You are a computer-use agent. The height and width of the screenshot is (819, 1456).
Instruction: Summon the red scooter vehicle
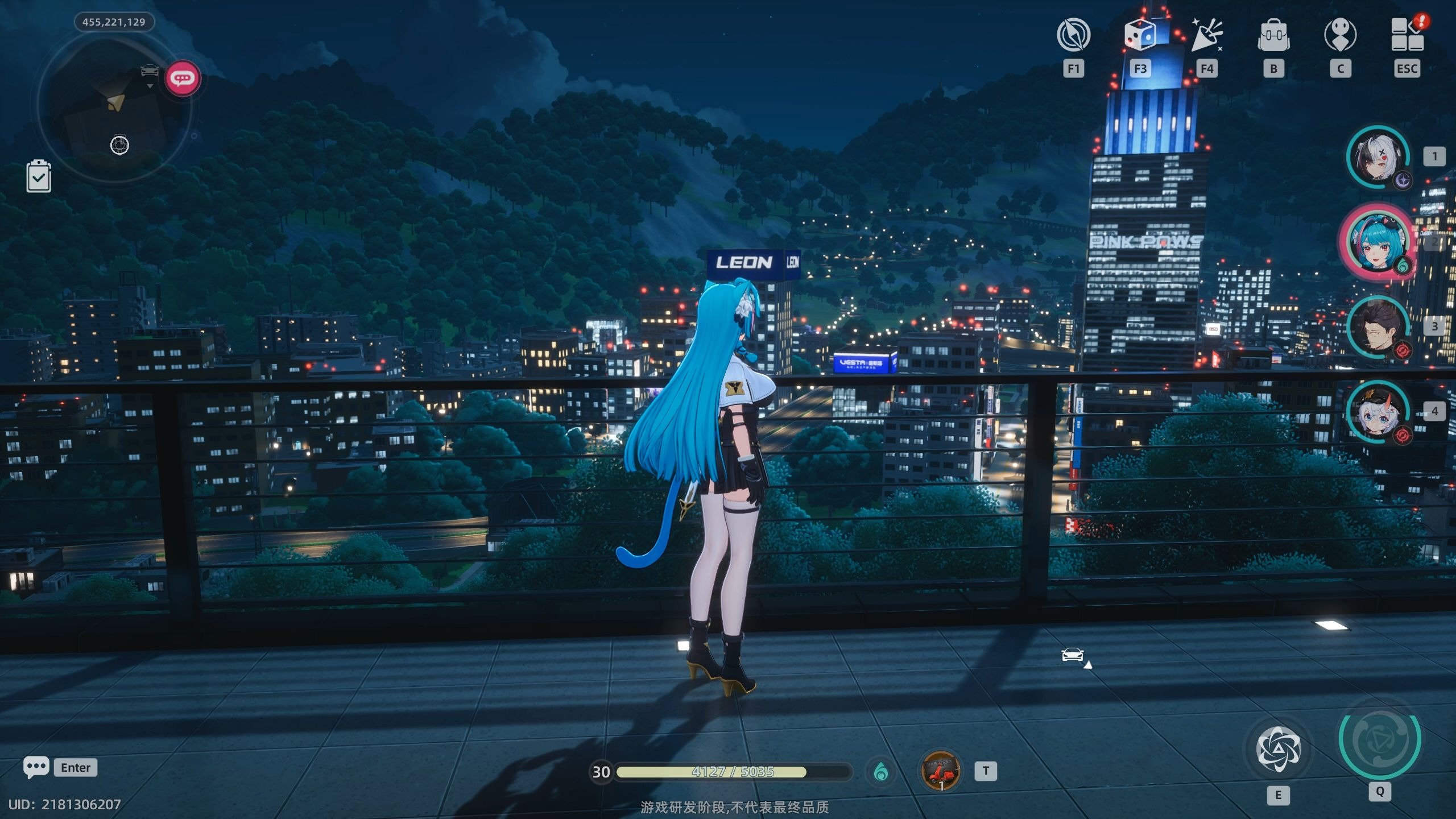pos(941,771)
